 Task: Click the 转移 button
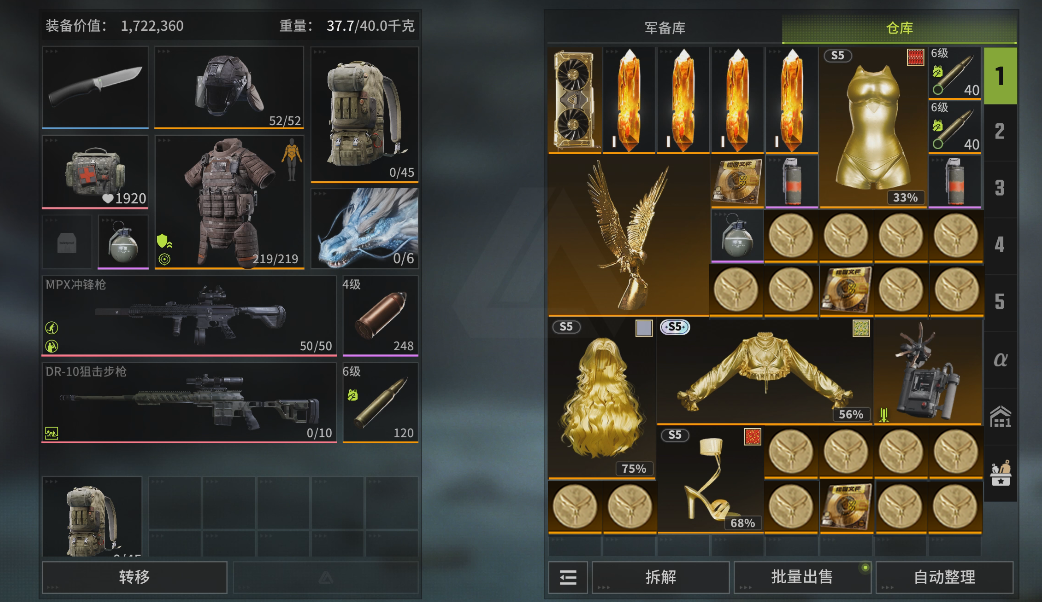[x=134, y=577]
